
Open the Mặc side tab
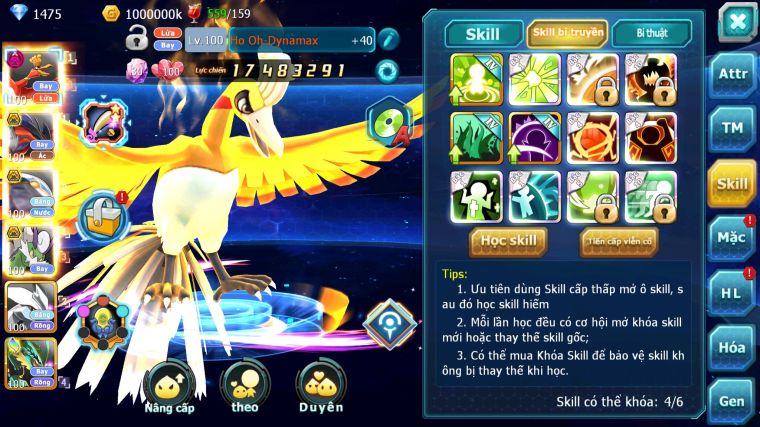click(732, 237)
